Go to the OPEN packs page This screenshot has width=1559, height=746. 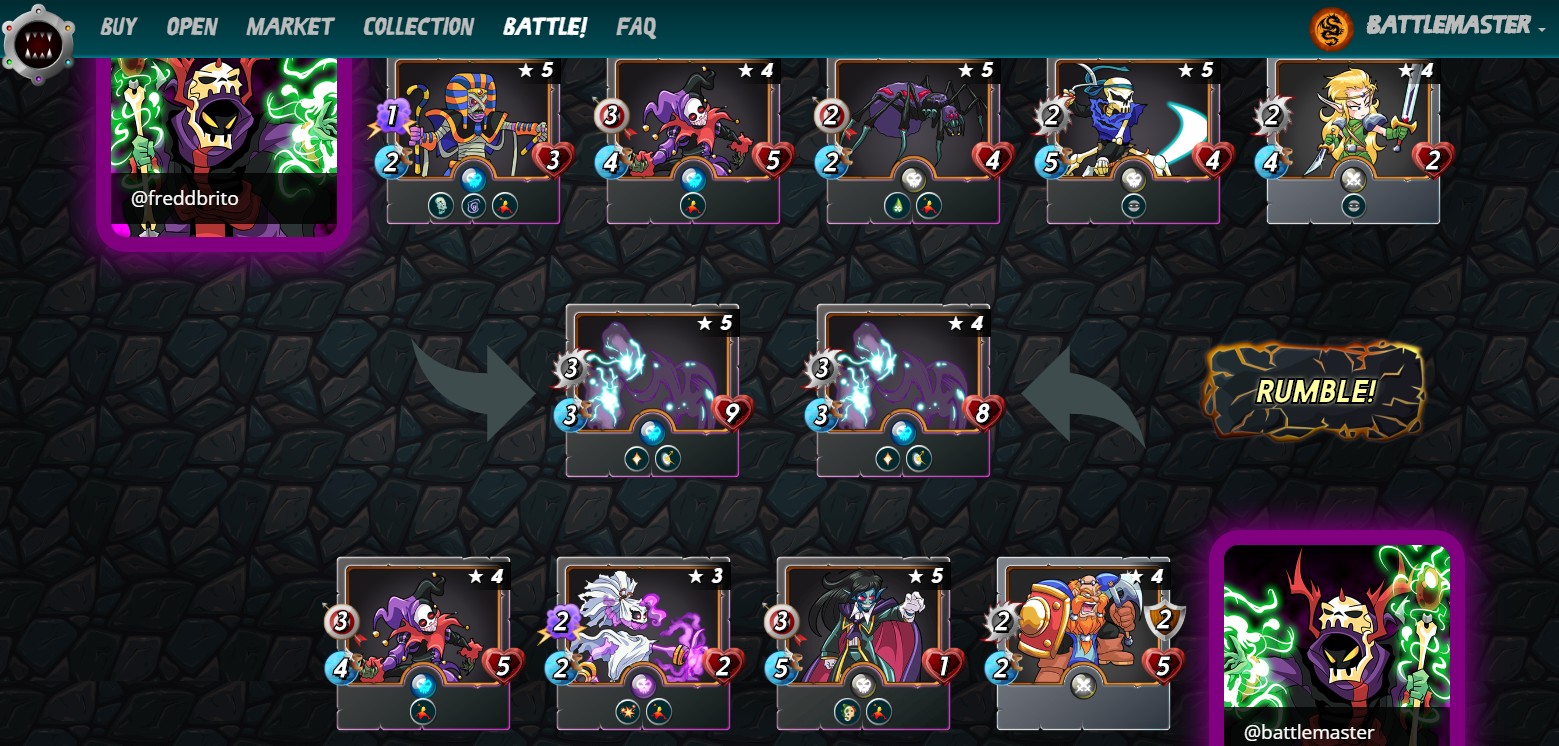click(191, 27)
